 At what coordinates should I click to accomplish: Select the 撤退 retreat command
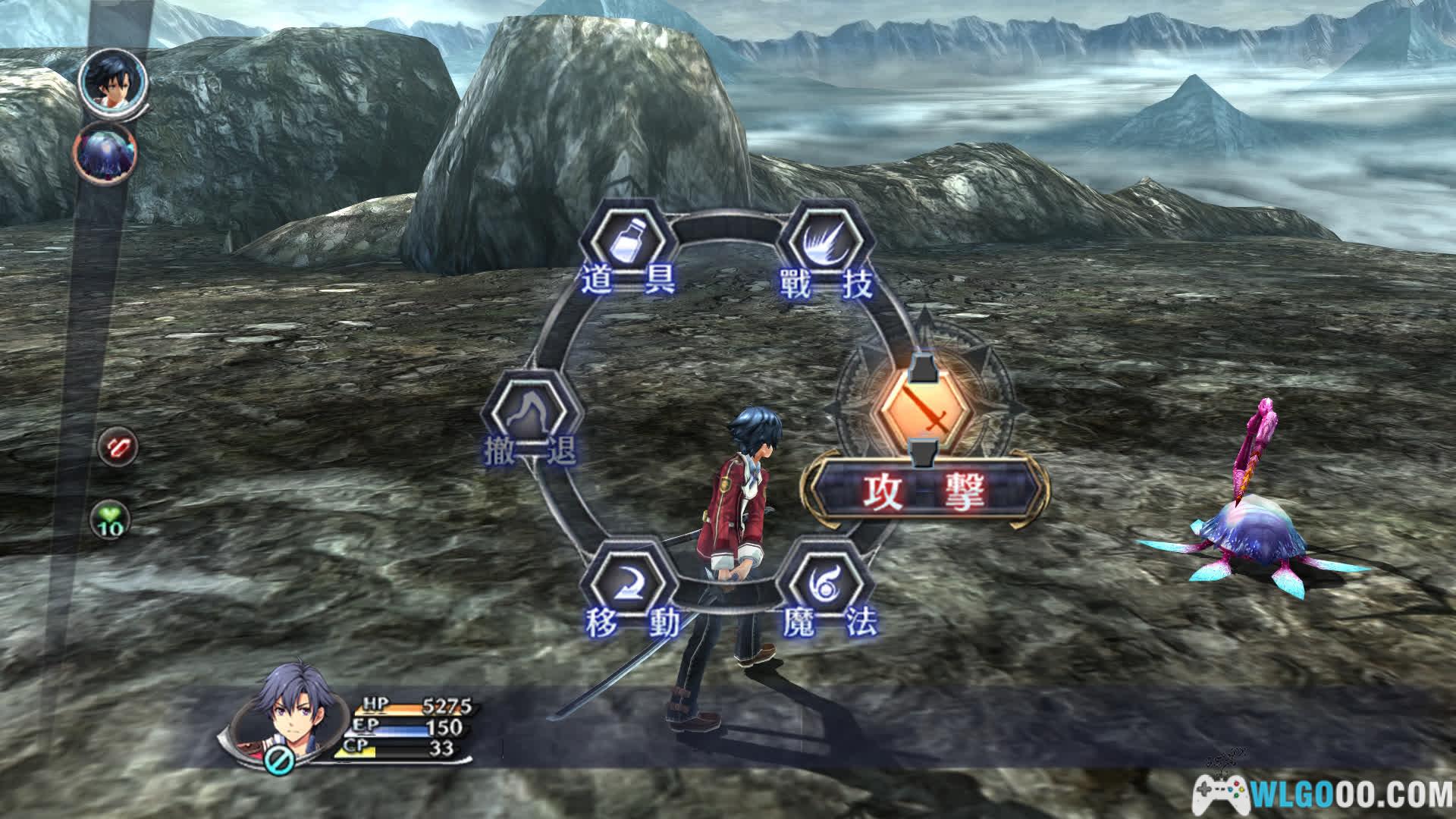coord(532,416)
